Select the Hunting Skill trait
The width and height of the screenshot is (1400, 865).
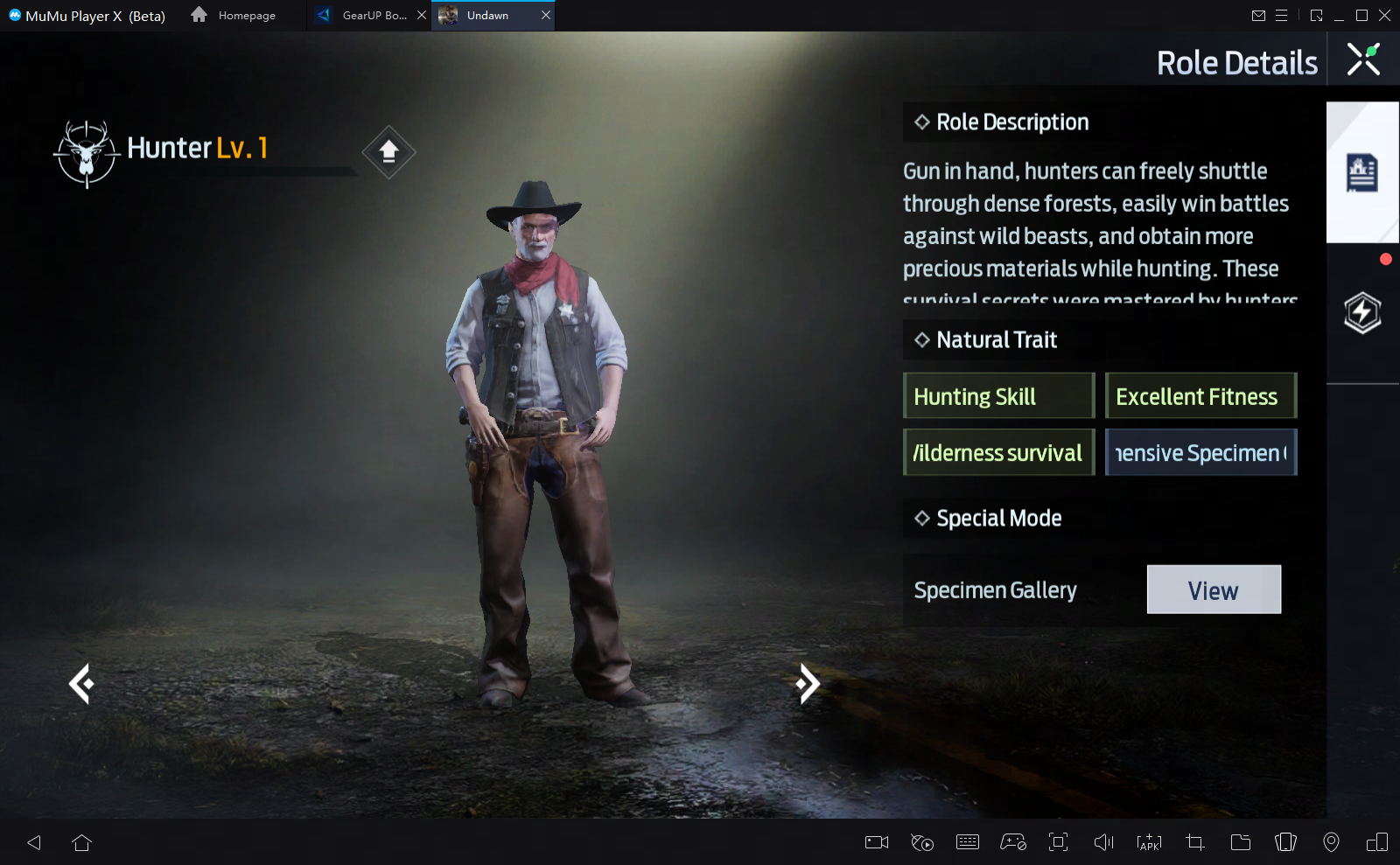998,396
